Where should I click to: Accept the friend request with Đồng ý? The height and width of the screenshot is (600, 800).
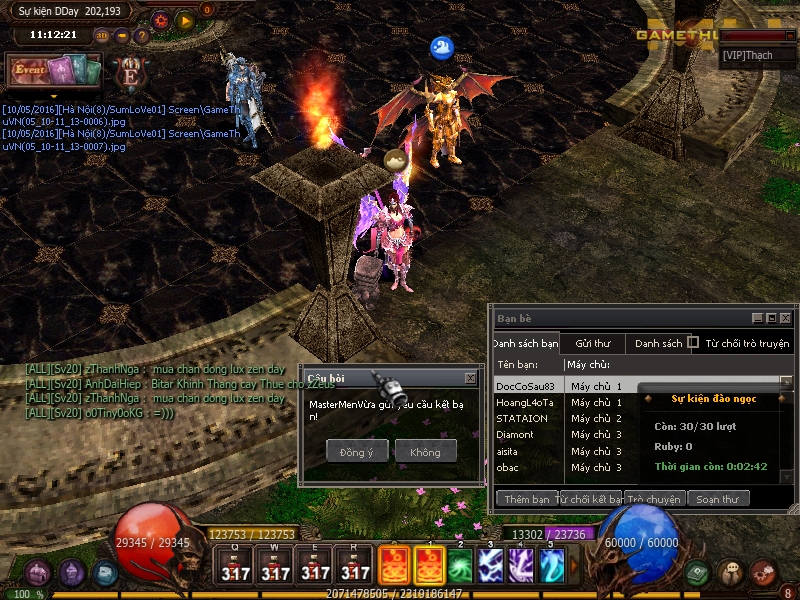coord(356,452)
